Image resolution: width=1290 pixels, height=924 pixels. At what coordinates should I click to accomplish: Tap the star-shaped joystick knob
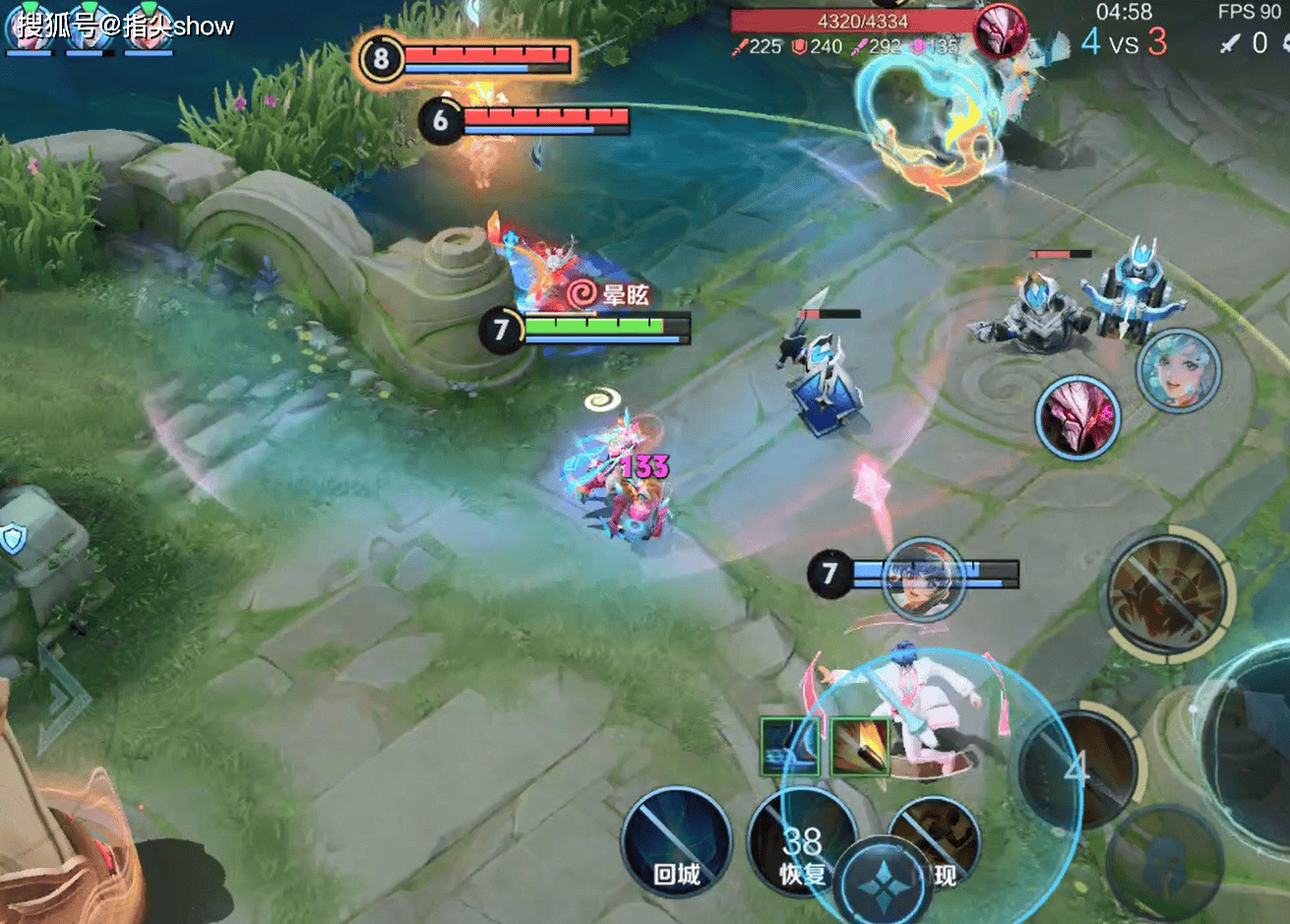pos(884,883)
